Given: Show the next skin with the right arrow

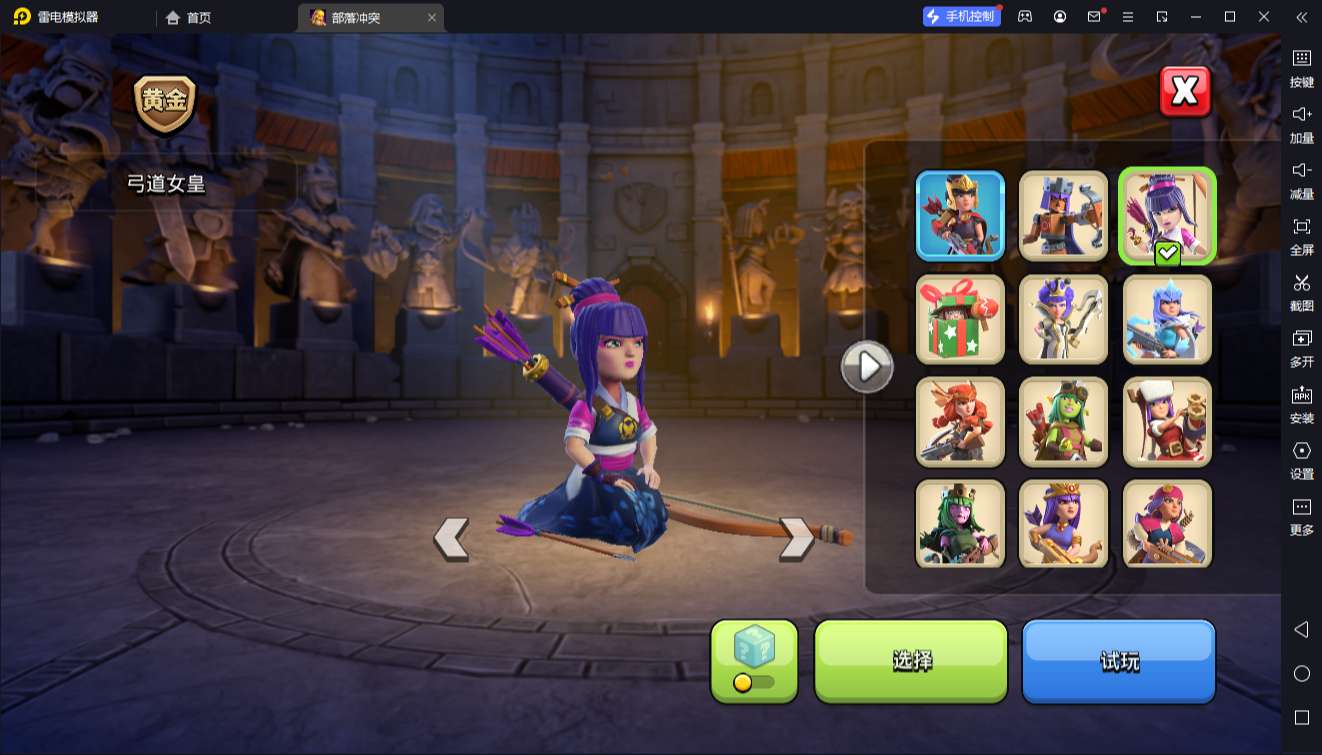Looking at the screenshot, I should point(796,538).
